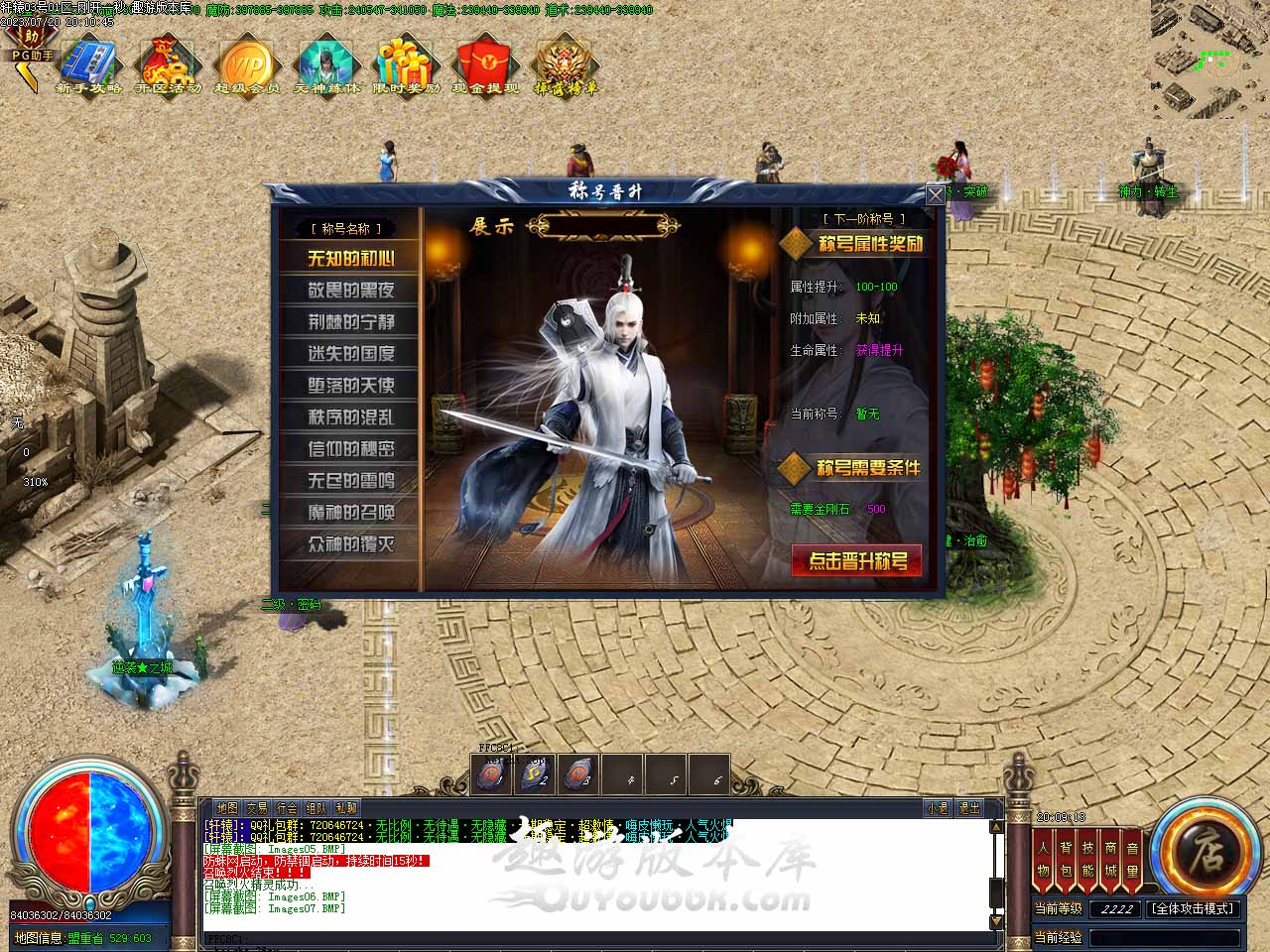Close the 称号晋升 title window
Viewport: 1270px width, 952px height.
click(x=935, y=195)
